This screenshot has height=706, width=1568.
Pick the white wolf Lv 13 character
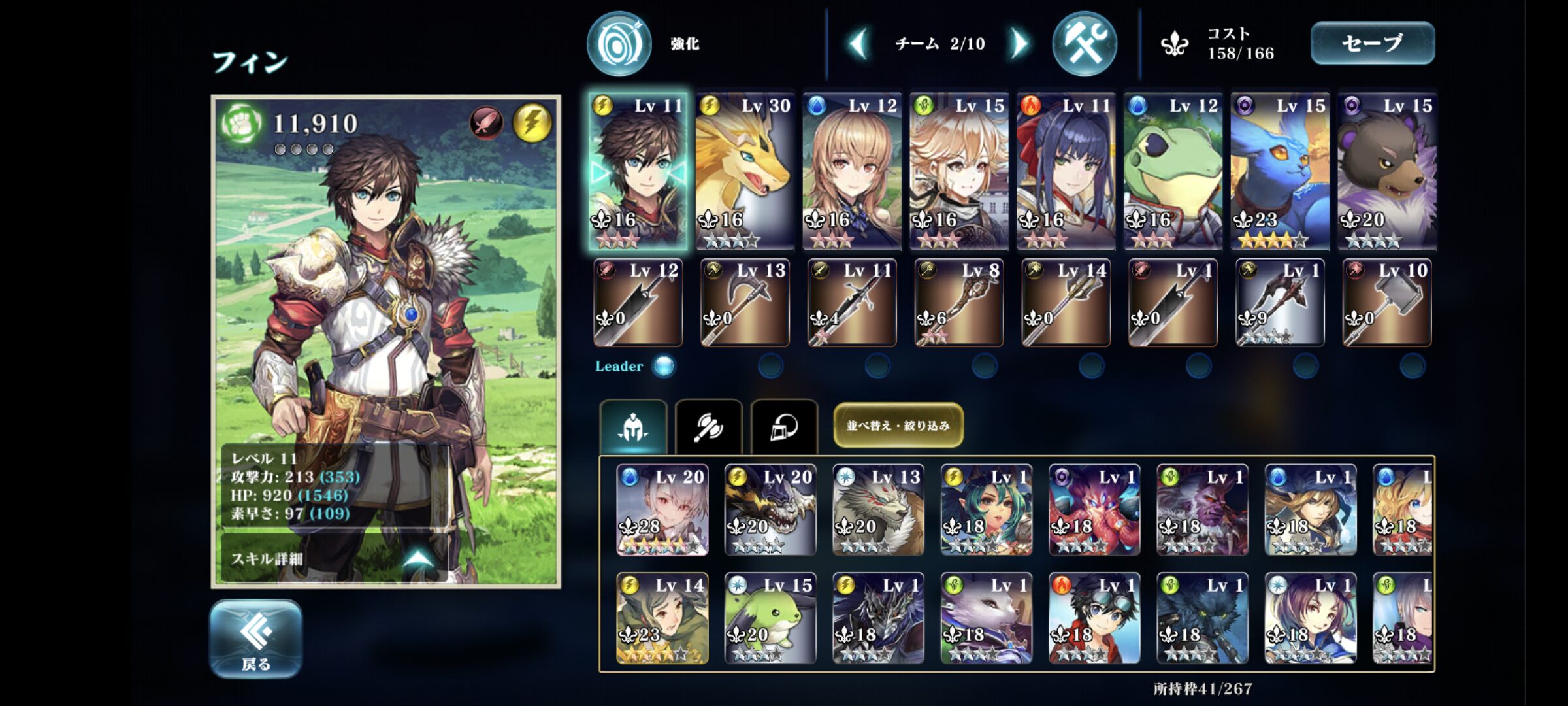878,510
